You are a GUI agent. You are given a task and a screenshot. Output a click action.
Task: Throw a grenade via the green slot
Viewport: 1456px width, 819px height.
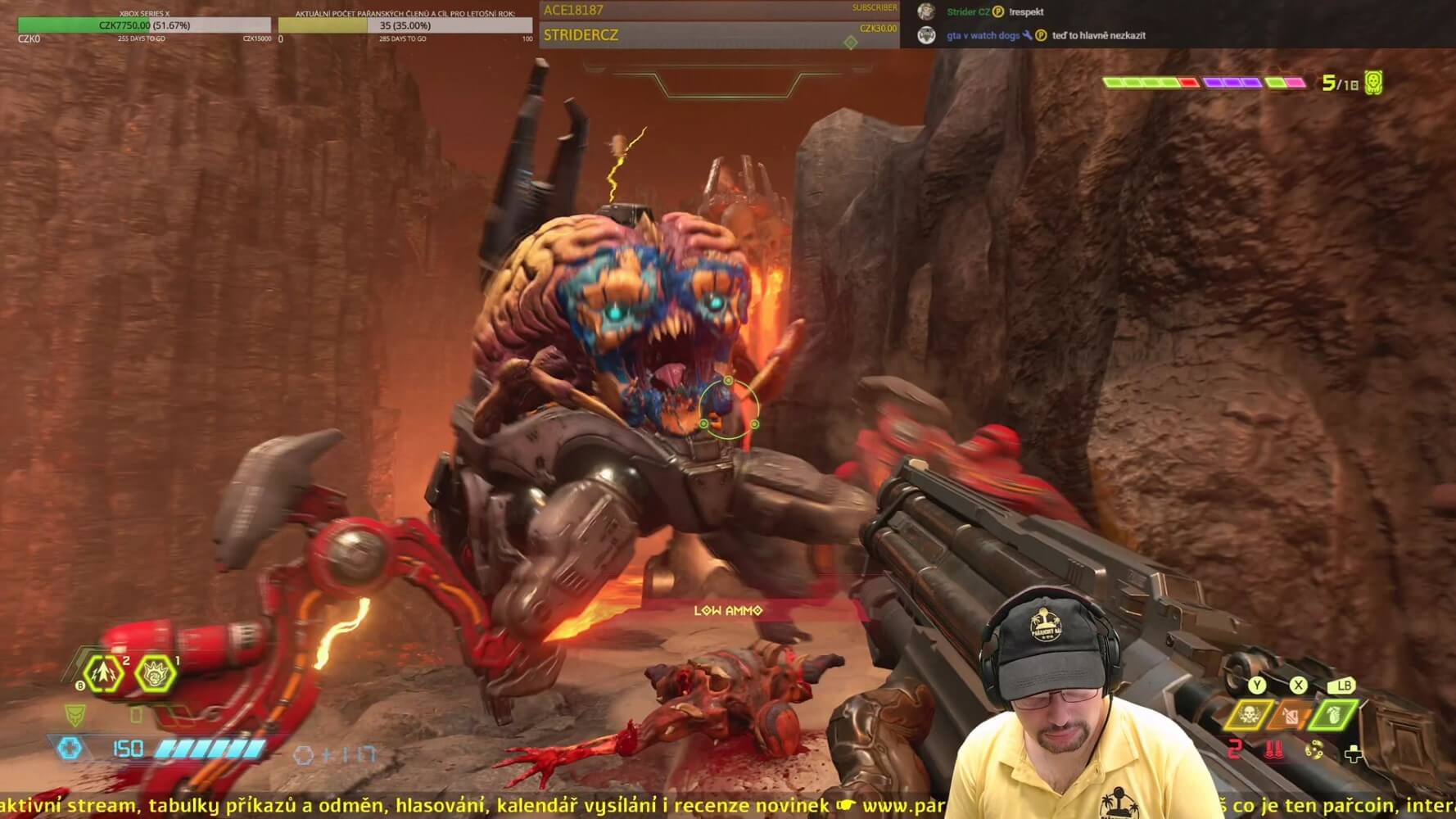1334,714
